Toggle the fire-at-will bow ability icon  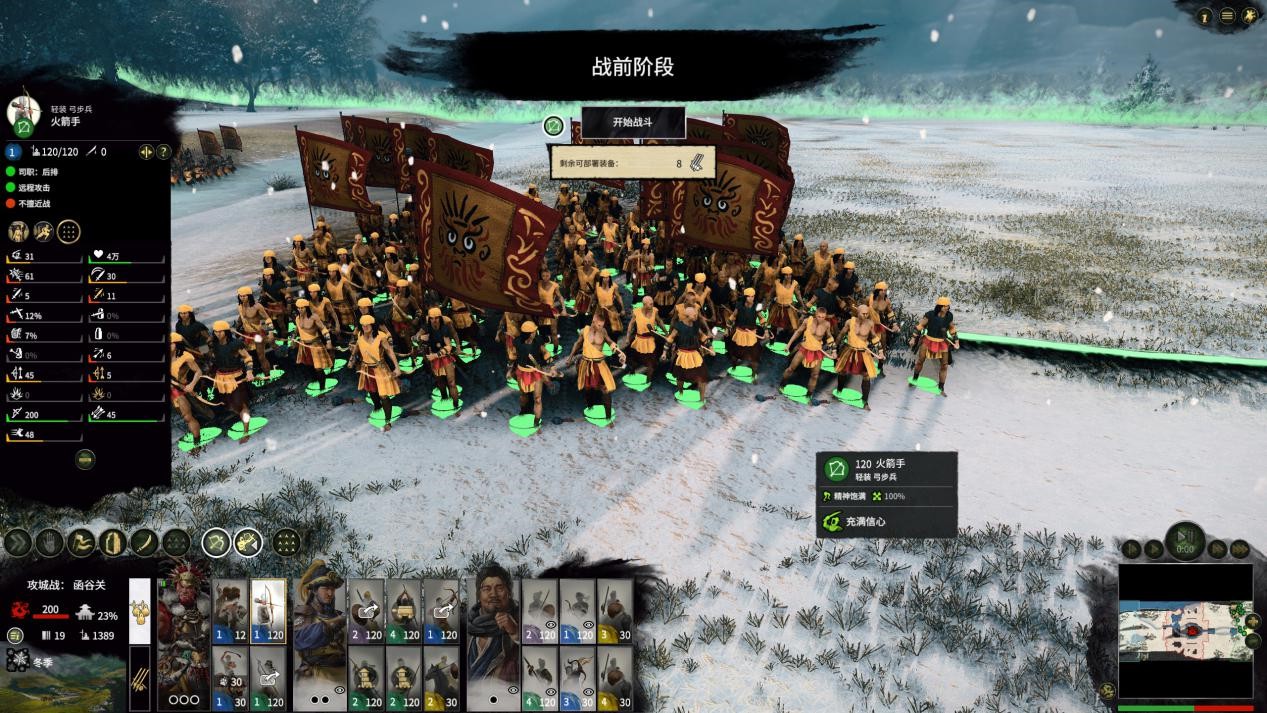tap(216, 542)
